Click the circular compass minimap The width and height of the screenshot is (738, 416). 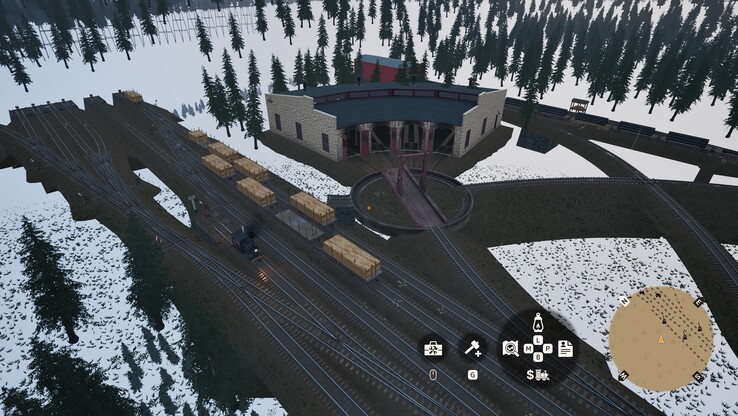click(x=661, y=338)
